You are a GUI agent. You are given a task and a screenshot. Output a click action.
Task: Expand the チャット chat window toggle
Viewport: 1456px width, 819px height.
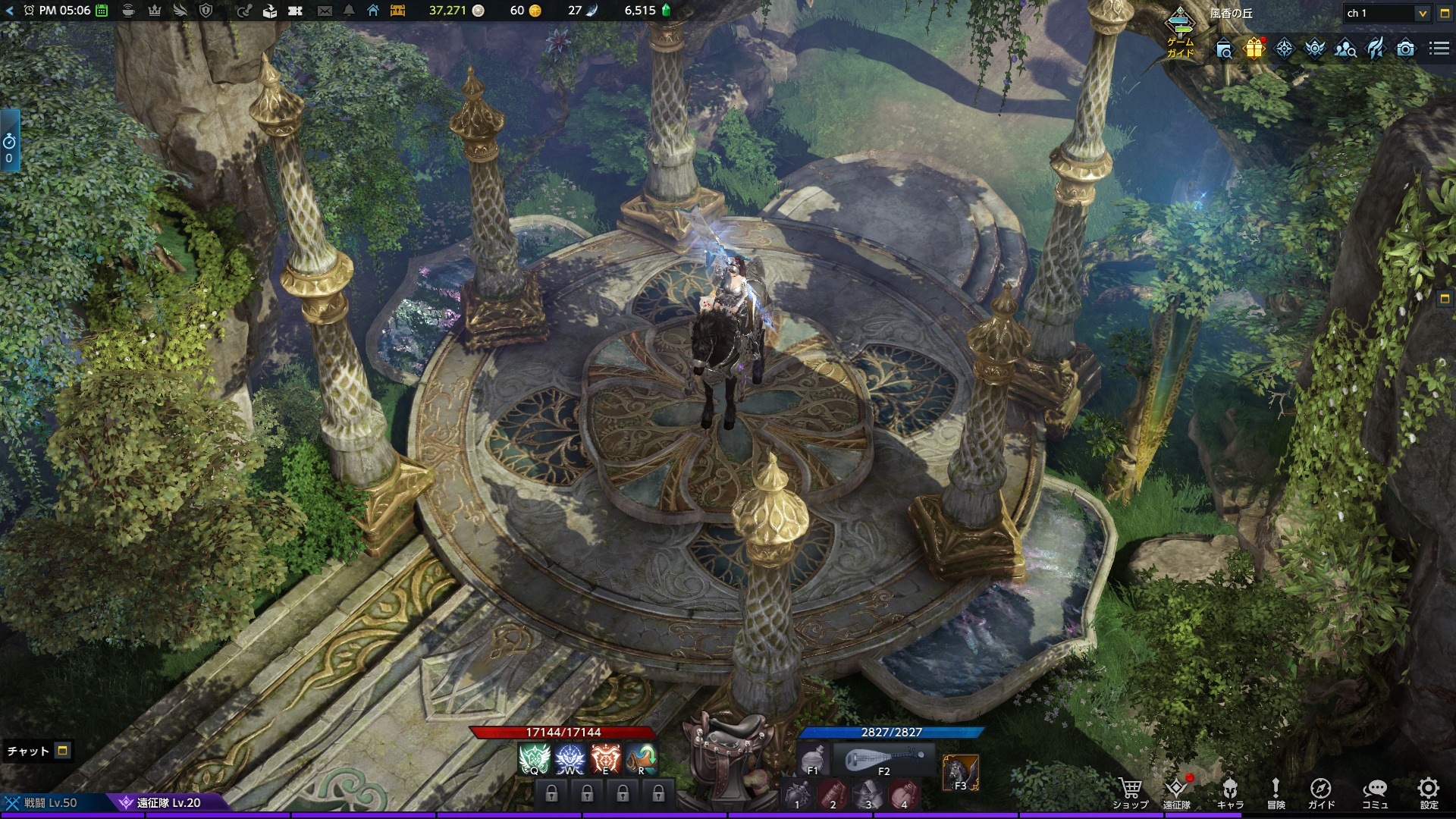(x=63, y=751)
